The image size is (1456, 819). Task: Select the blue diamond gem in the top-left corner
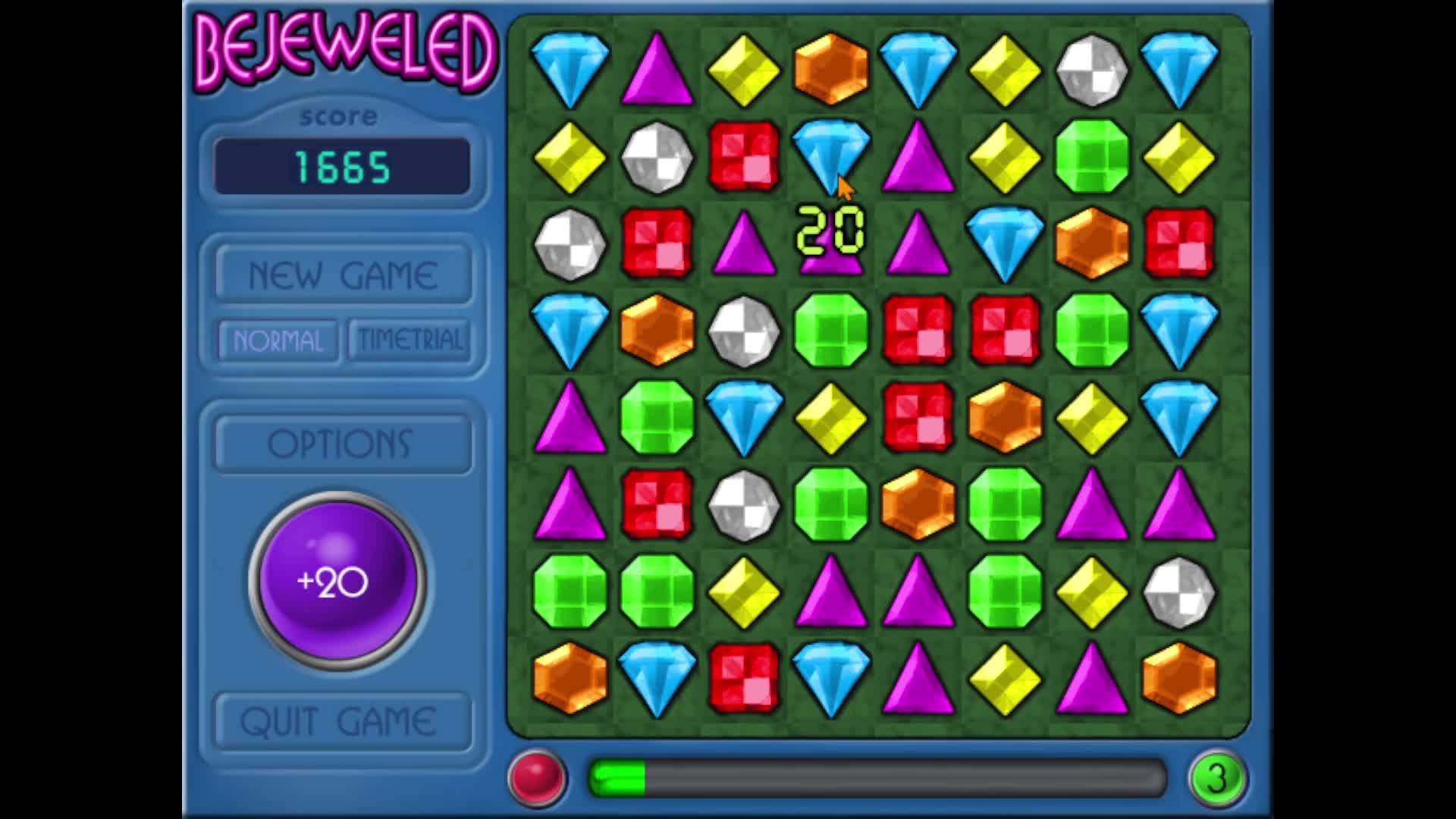569,68
